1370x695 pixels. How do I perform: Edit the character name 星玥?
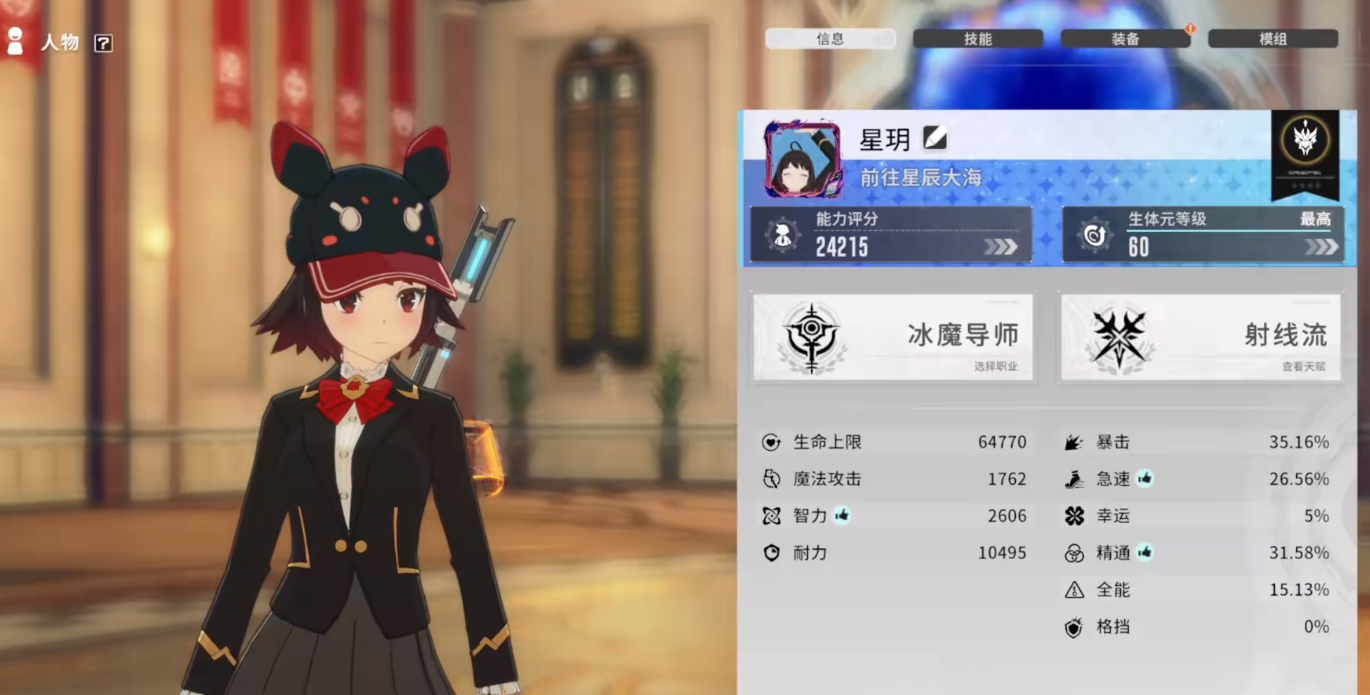pos(934,138)
